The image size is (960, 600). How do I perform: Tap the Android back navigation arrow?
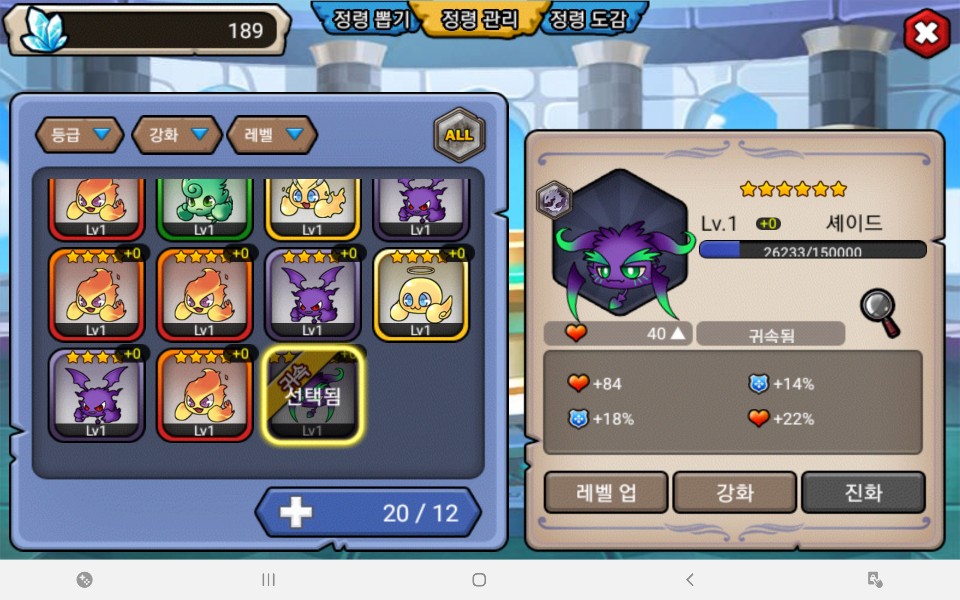[x=689, y=579]
